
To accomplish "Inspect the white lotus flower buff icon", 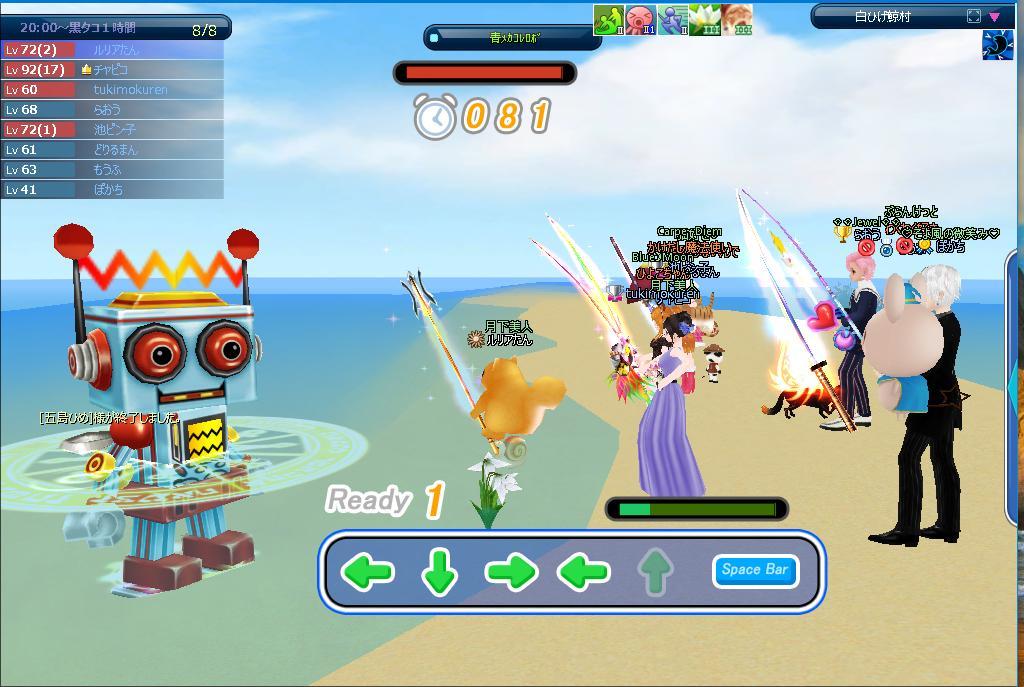I will (705, 20).
